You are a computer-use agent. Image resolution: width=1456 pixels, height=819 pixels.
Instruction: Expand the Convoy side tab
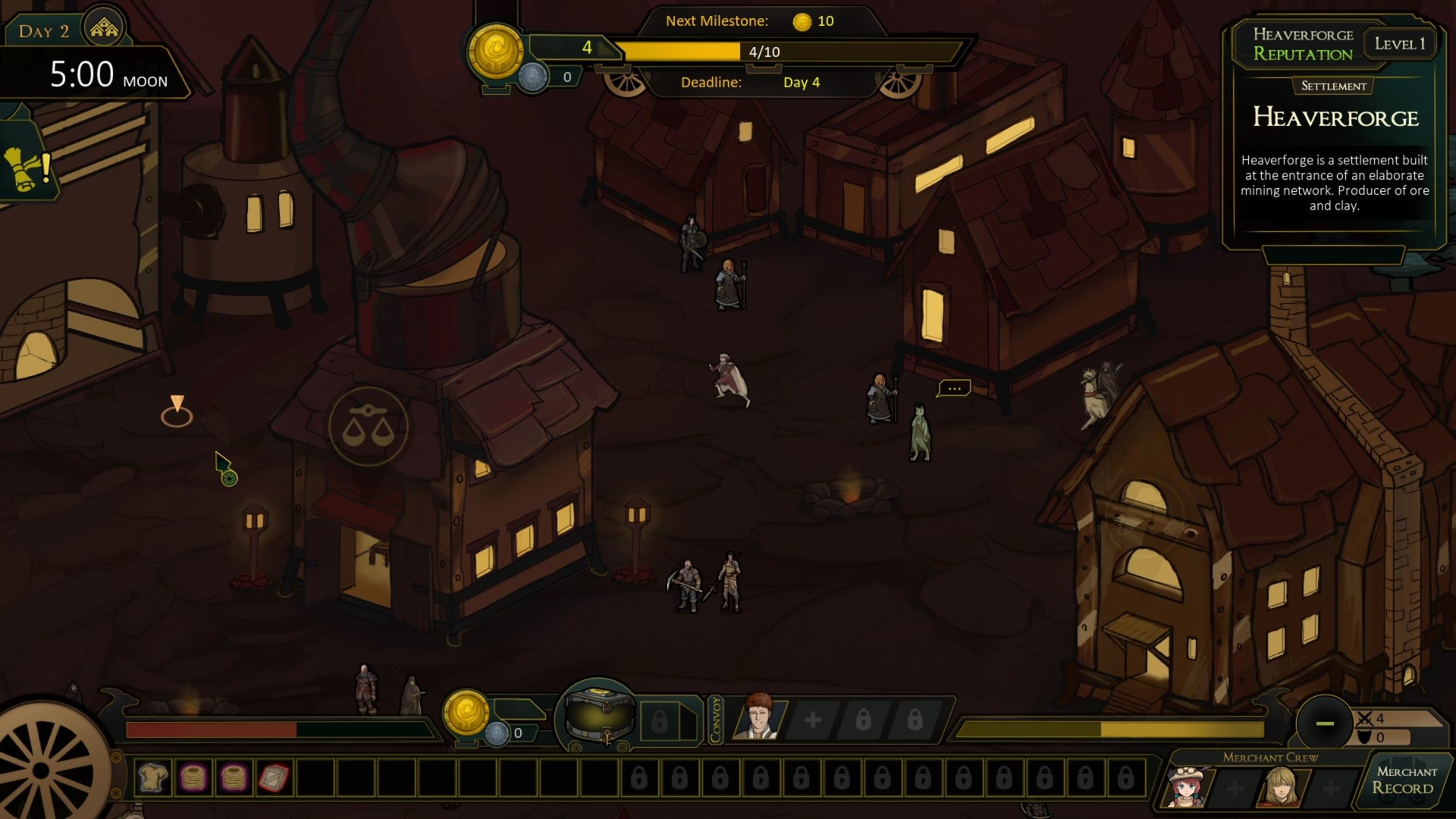point(716,719)
